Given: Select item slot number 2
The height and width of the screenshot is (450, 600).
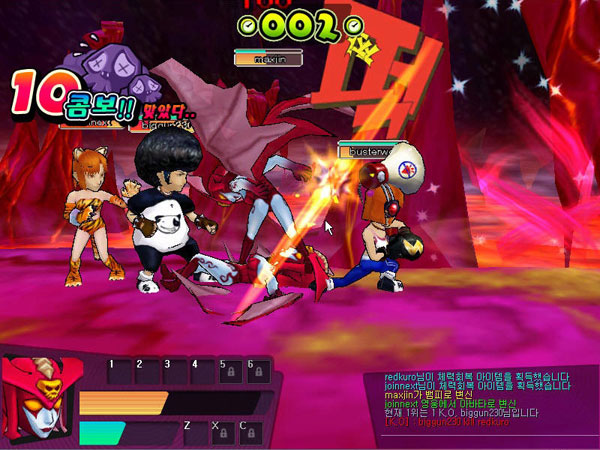Looking at the screenshot, I should (148, 372).
